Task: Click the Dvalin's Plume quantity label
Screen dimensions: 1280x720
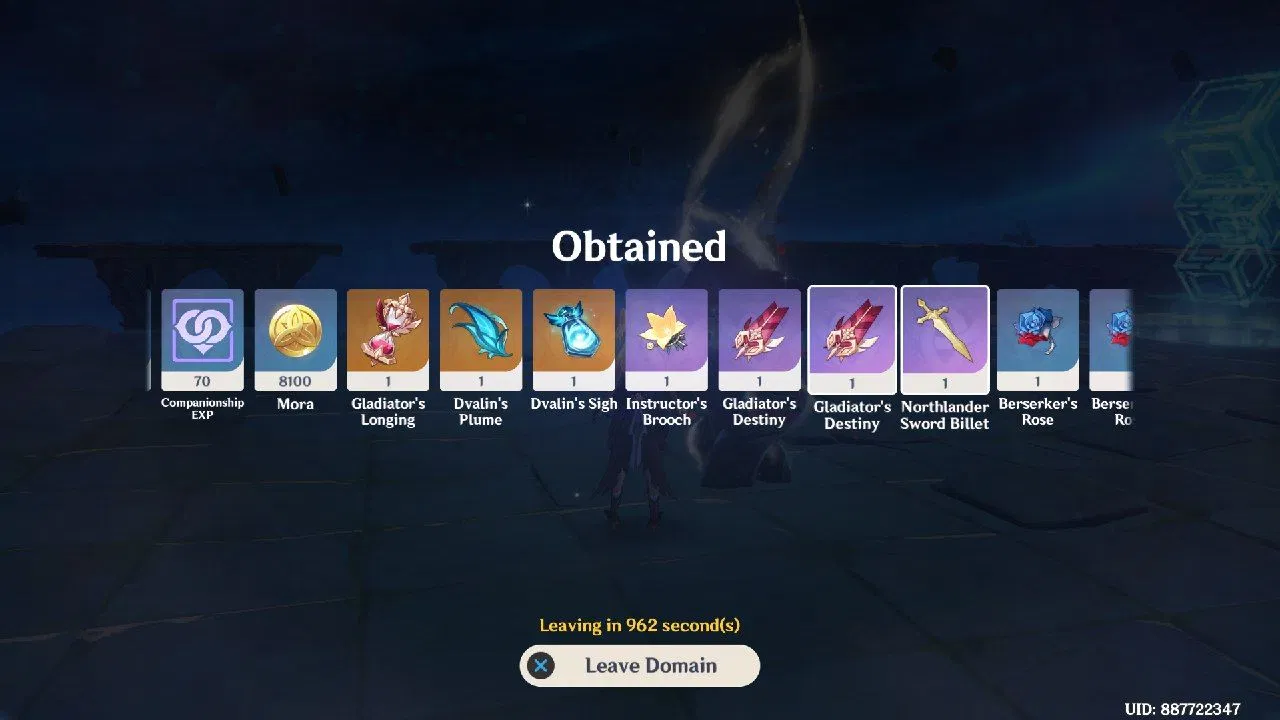Action: click(x=480, y=380)
